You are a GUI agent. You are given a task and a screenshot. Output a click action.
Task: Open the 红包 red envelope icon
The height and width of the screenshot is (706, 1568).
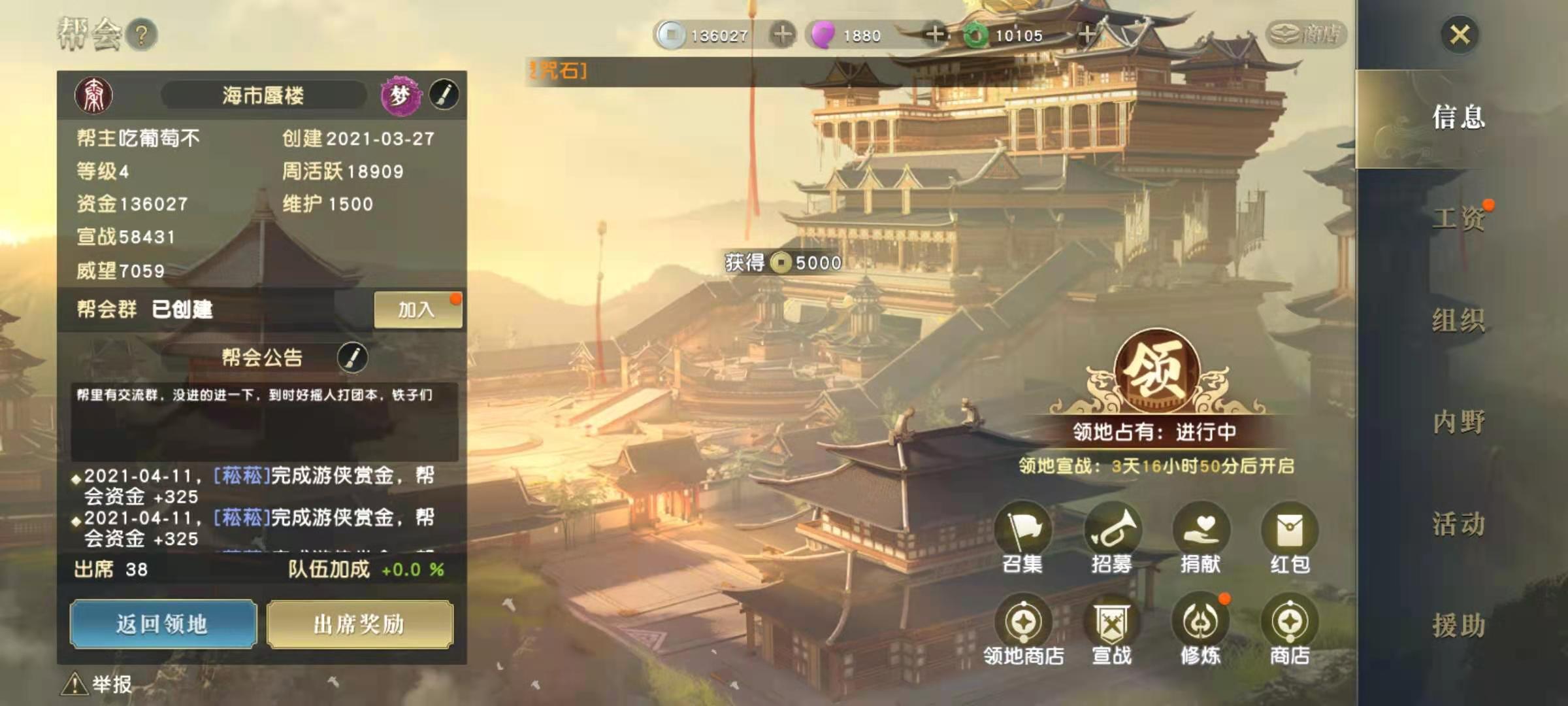tap(1290, 531)
